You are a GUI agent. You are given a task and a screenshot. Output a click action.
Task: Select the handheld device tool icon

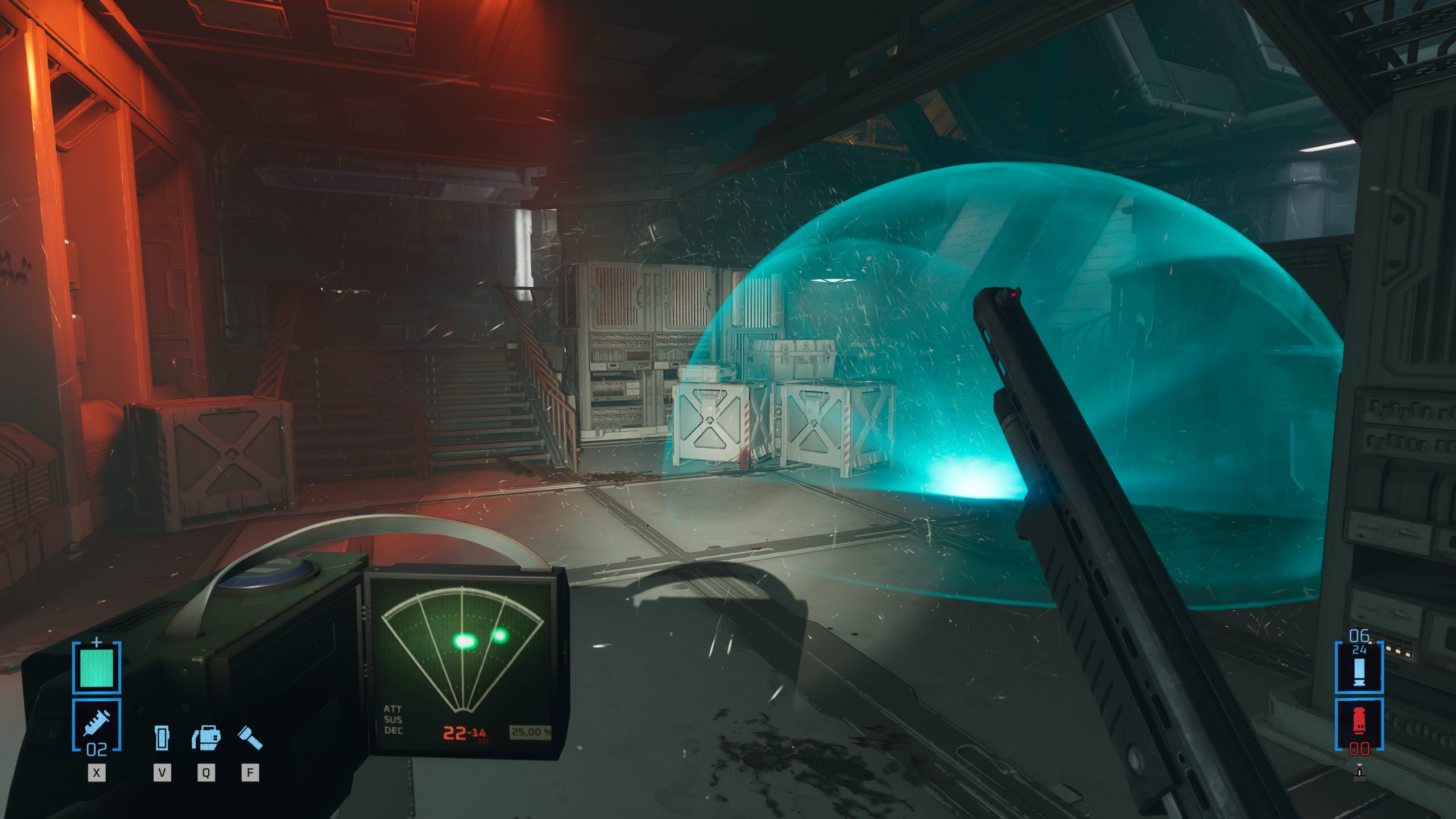click(x=162, y=737)
